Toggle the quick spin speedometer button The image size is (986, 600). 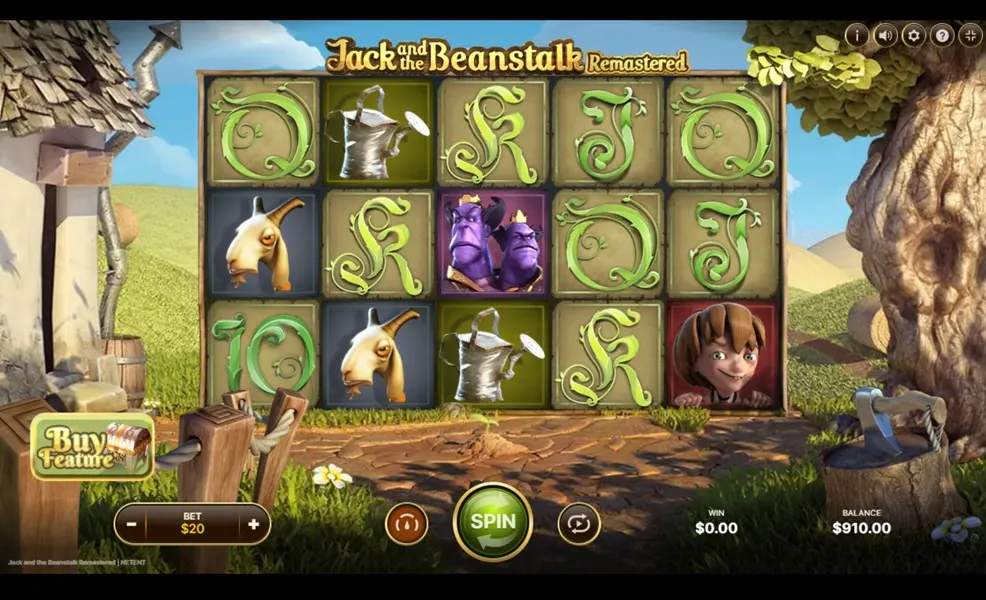click(407, 523)
